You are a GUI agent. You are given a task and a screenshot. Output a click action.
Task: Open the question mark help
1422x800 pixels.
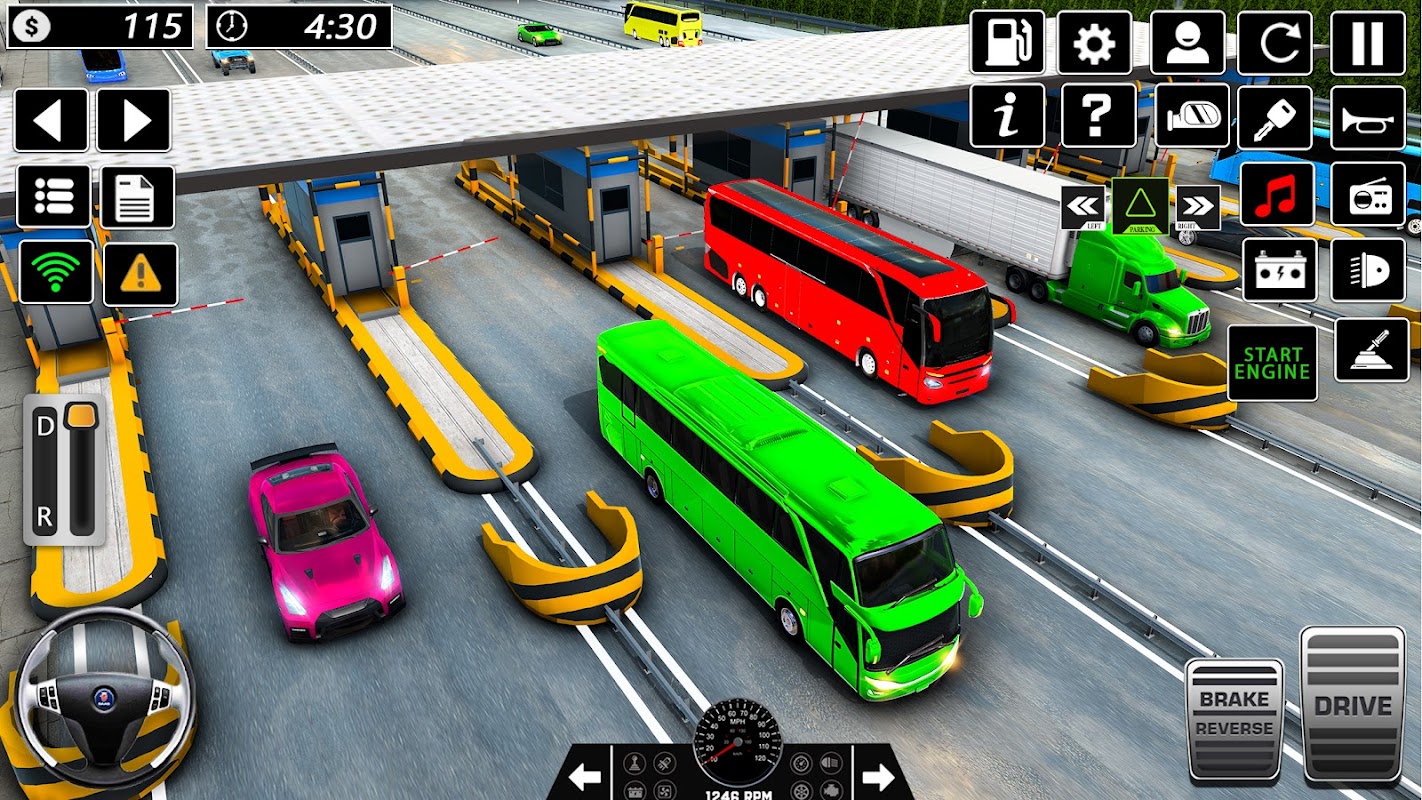(x=1098, y=116)
